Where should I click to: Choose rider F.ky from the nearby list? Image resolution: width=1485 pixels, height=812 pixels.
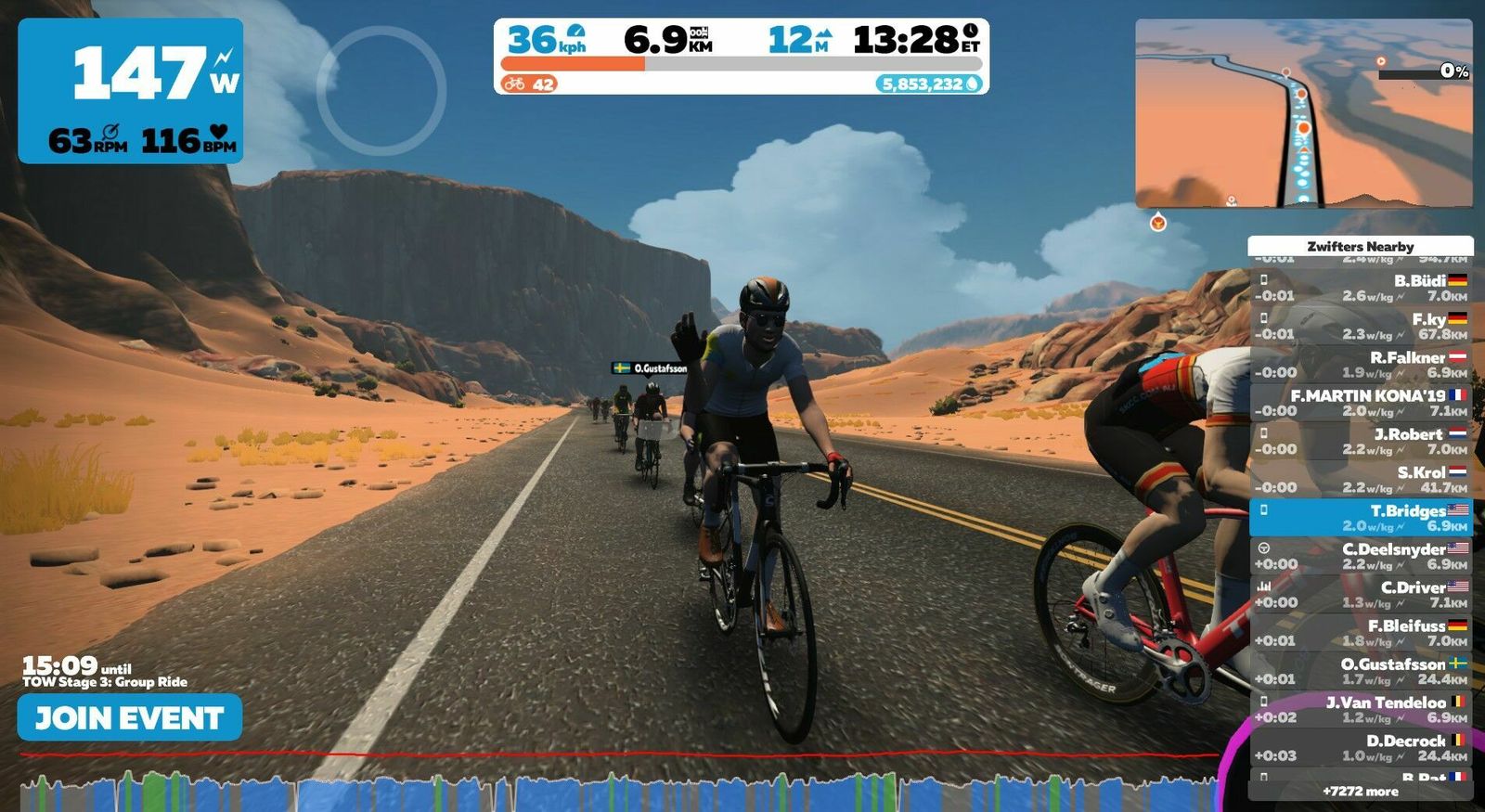(x=1360, y=326)
